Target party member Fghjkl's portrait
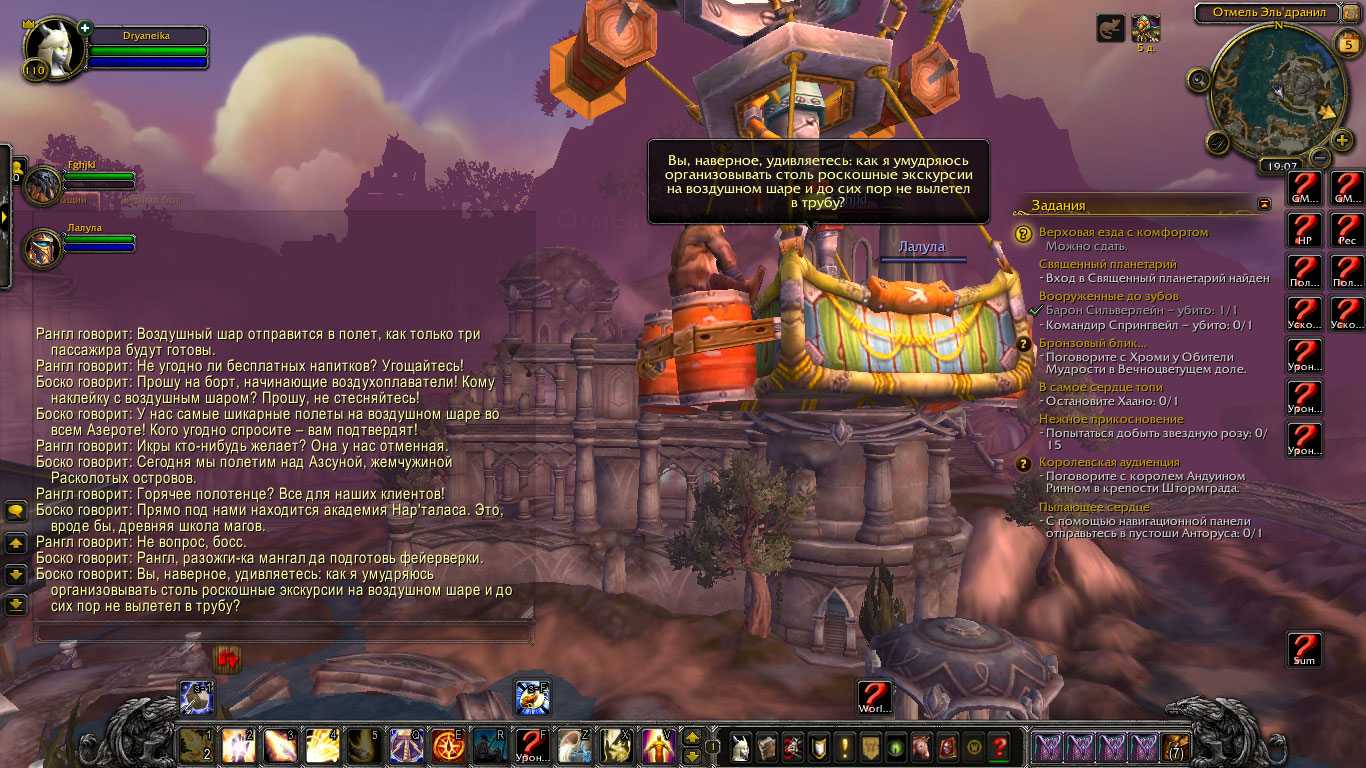Screen dimensions: 1366x768 click(44, 186)
